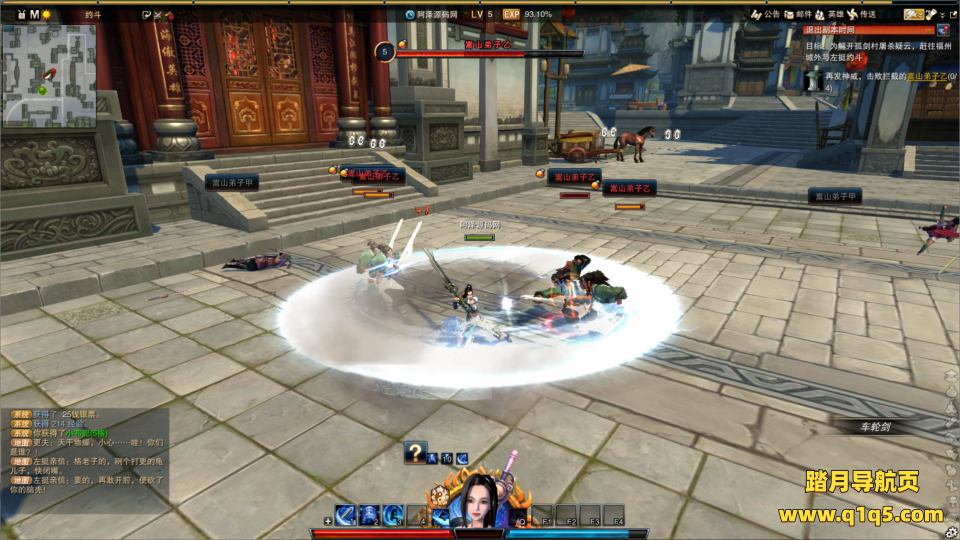Screen dimensions: 960x540
Task: Click the M map icon
Action: [x=34, y=14]
